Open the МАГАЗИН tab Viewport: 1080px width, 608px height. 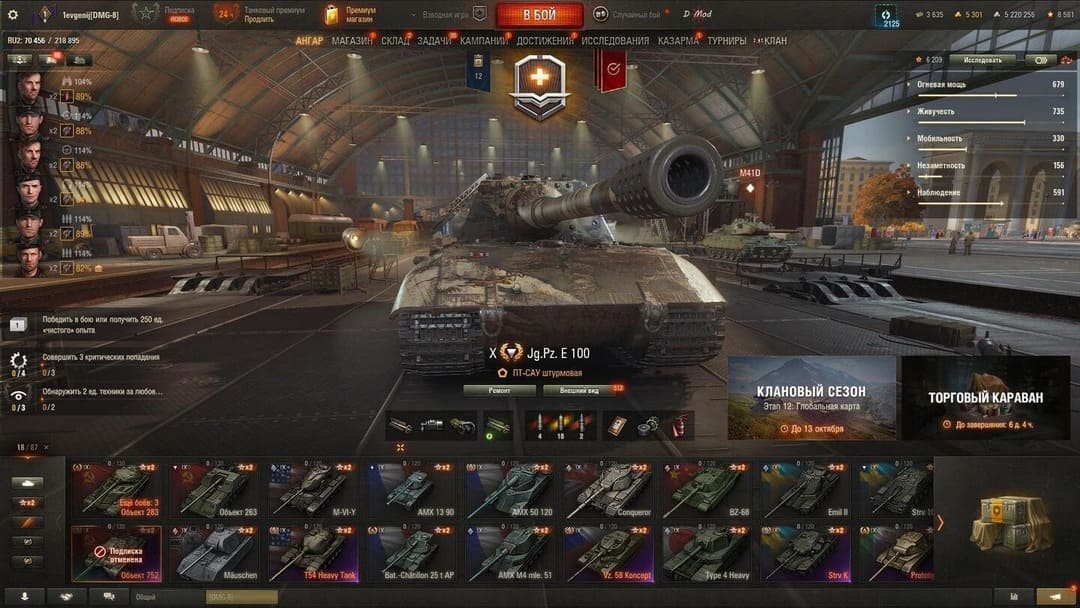click(x=351, y=41)
